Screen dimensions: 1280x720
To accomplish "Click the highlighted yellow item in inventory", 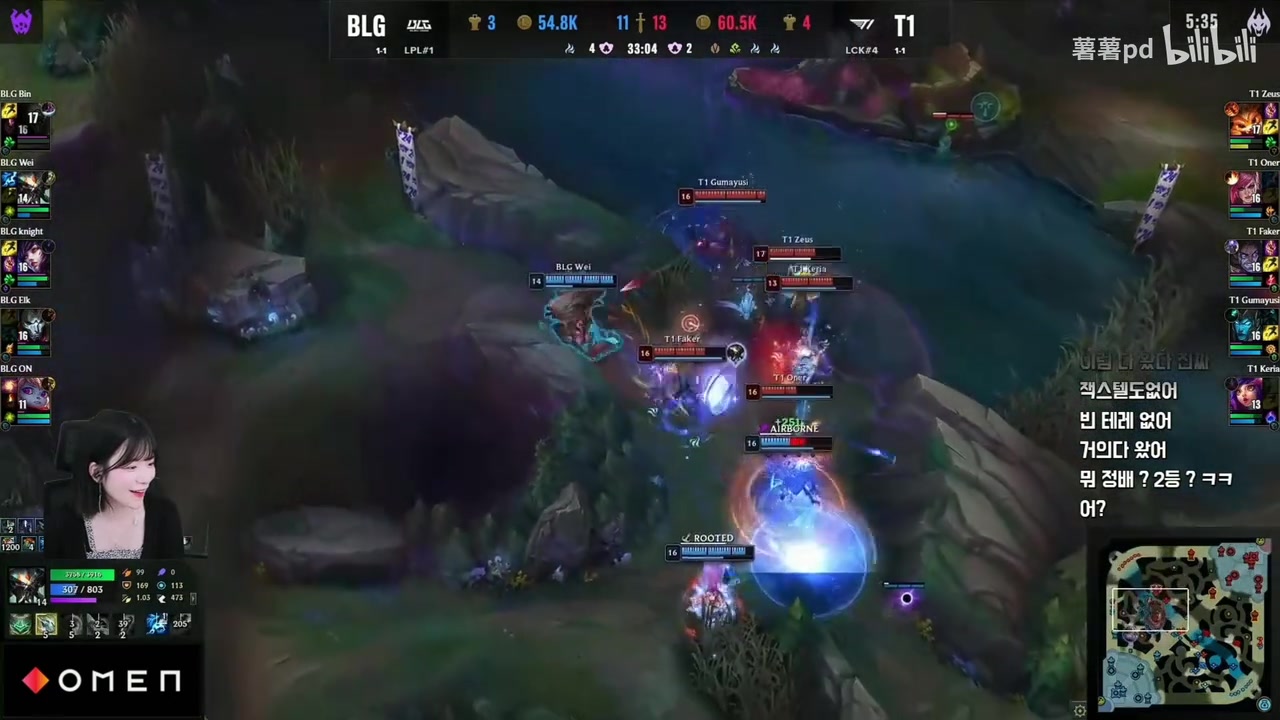I will (46, 624).
